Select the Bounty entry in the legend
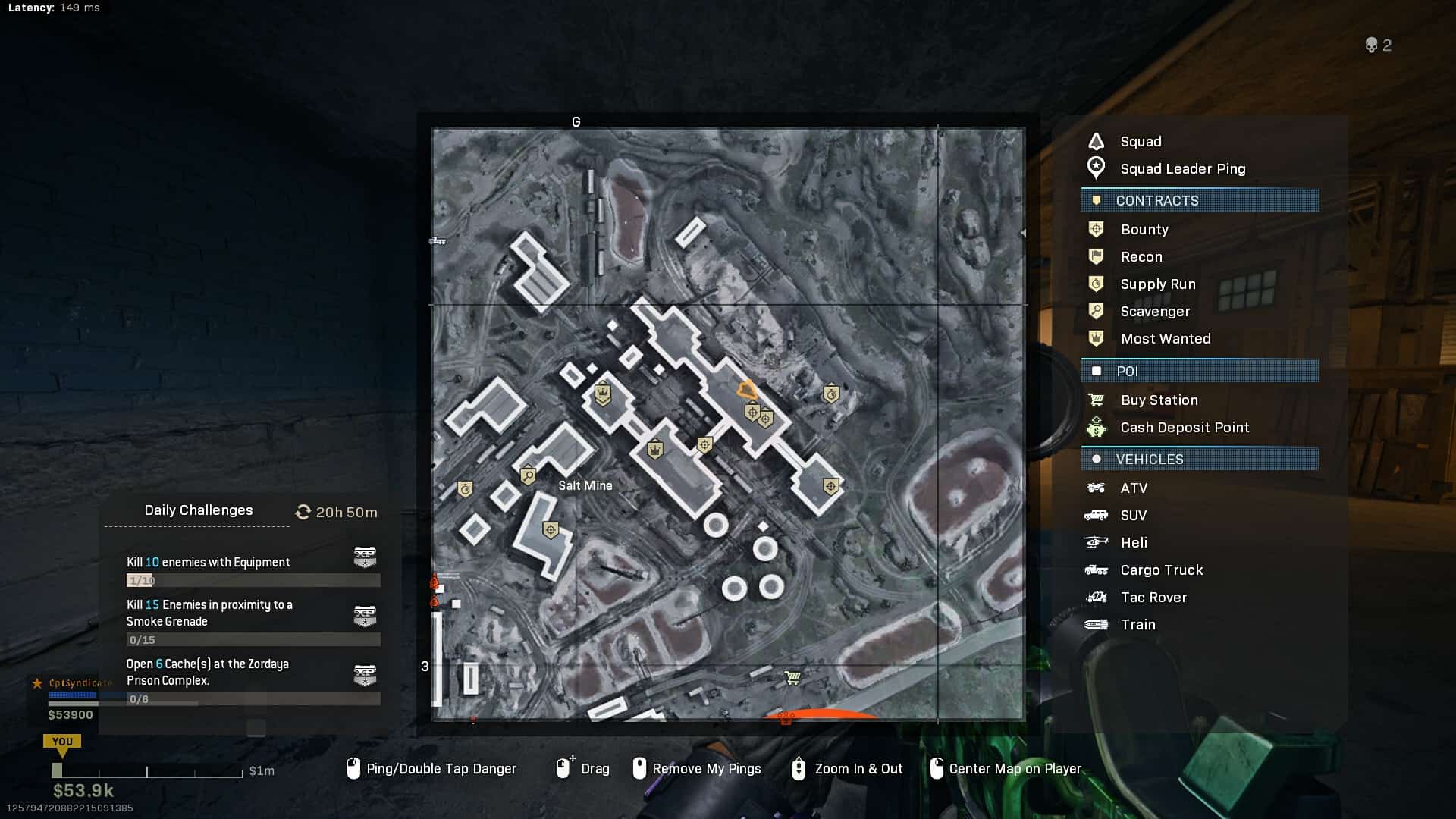Screen dimensions: 1456x819 [1144, 229]
